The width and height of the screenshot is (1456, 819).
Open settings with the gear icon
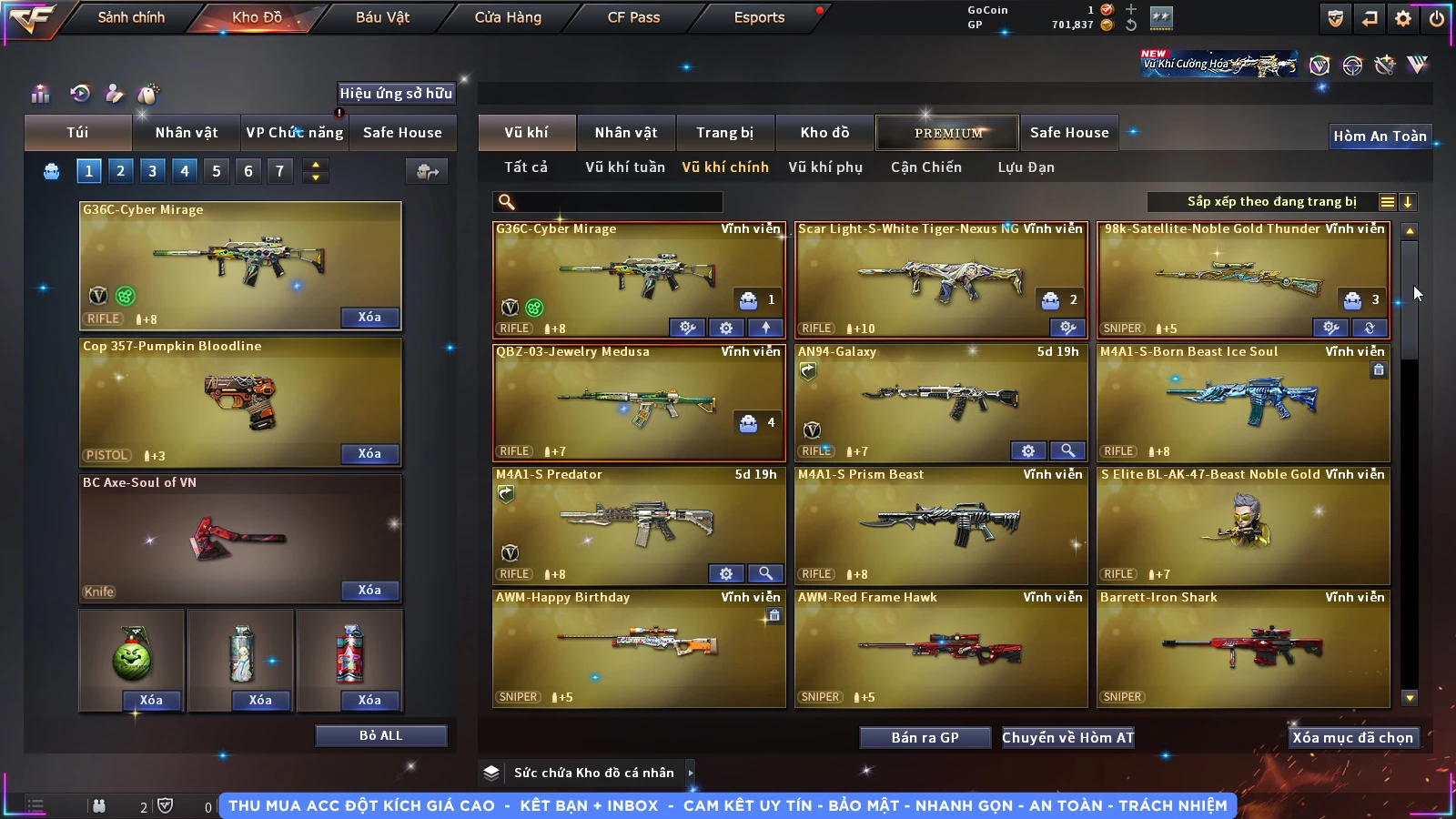click(1403, 18)
